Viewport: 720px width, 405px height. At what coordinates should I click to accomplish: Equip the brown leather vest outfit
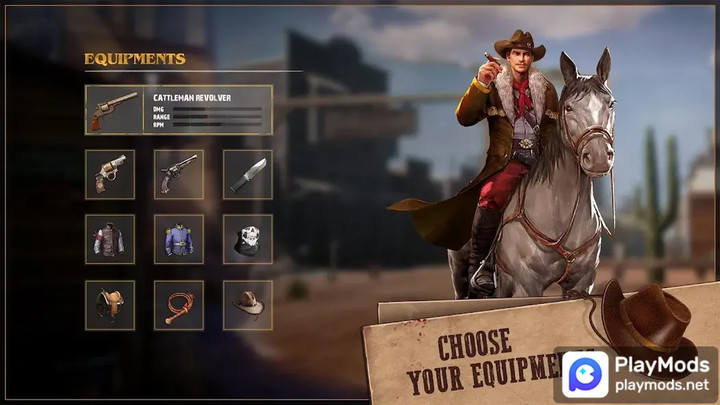click(x=110, y=239)
